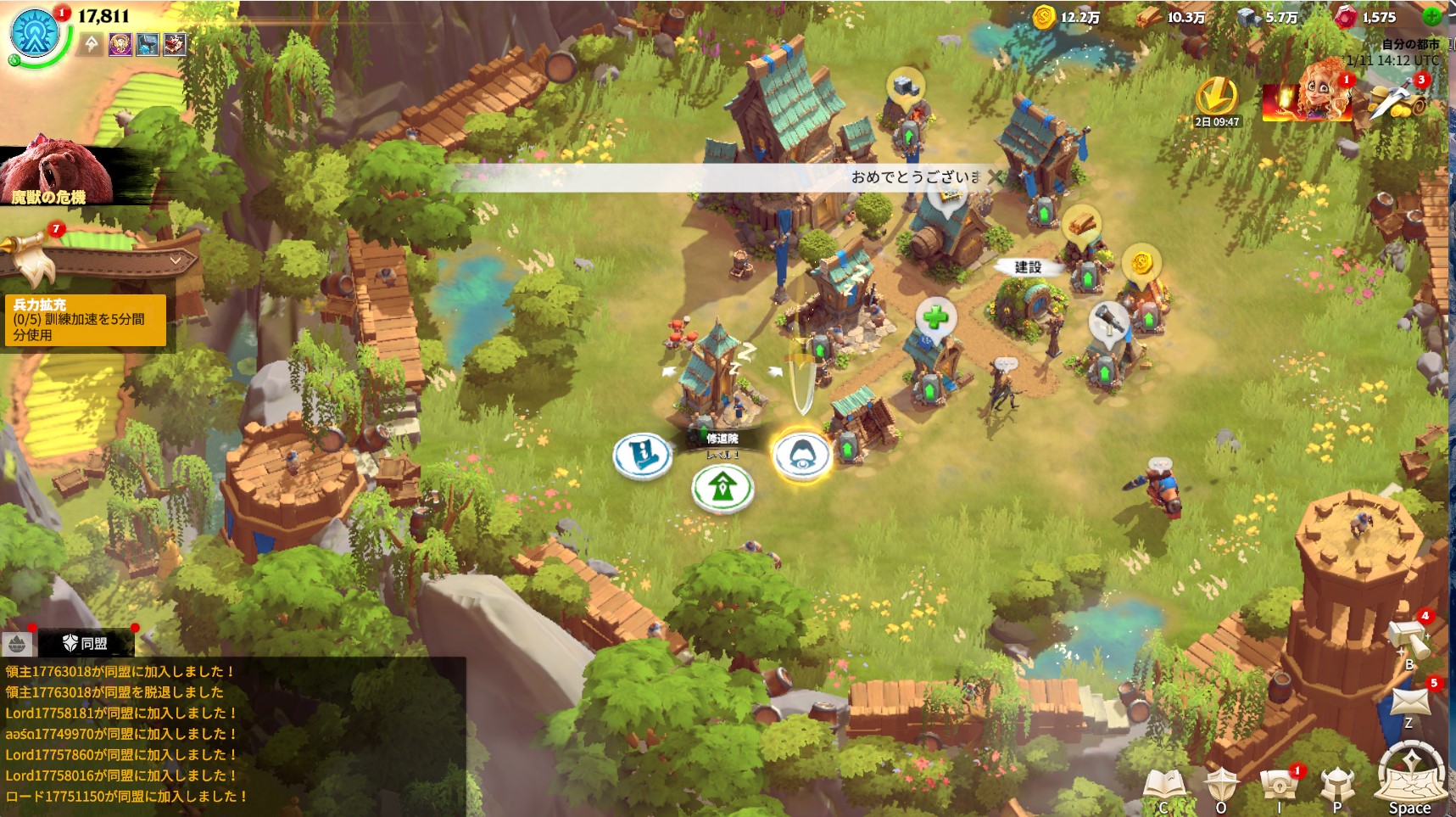Select the highlighted hooded monk button

[x=801, y=455]
